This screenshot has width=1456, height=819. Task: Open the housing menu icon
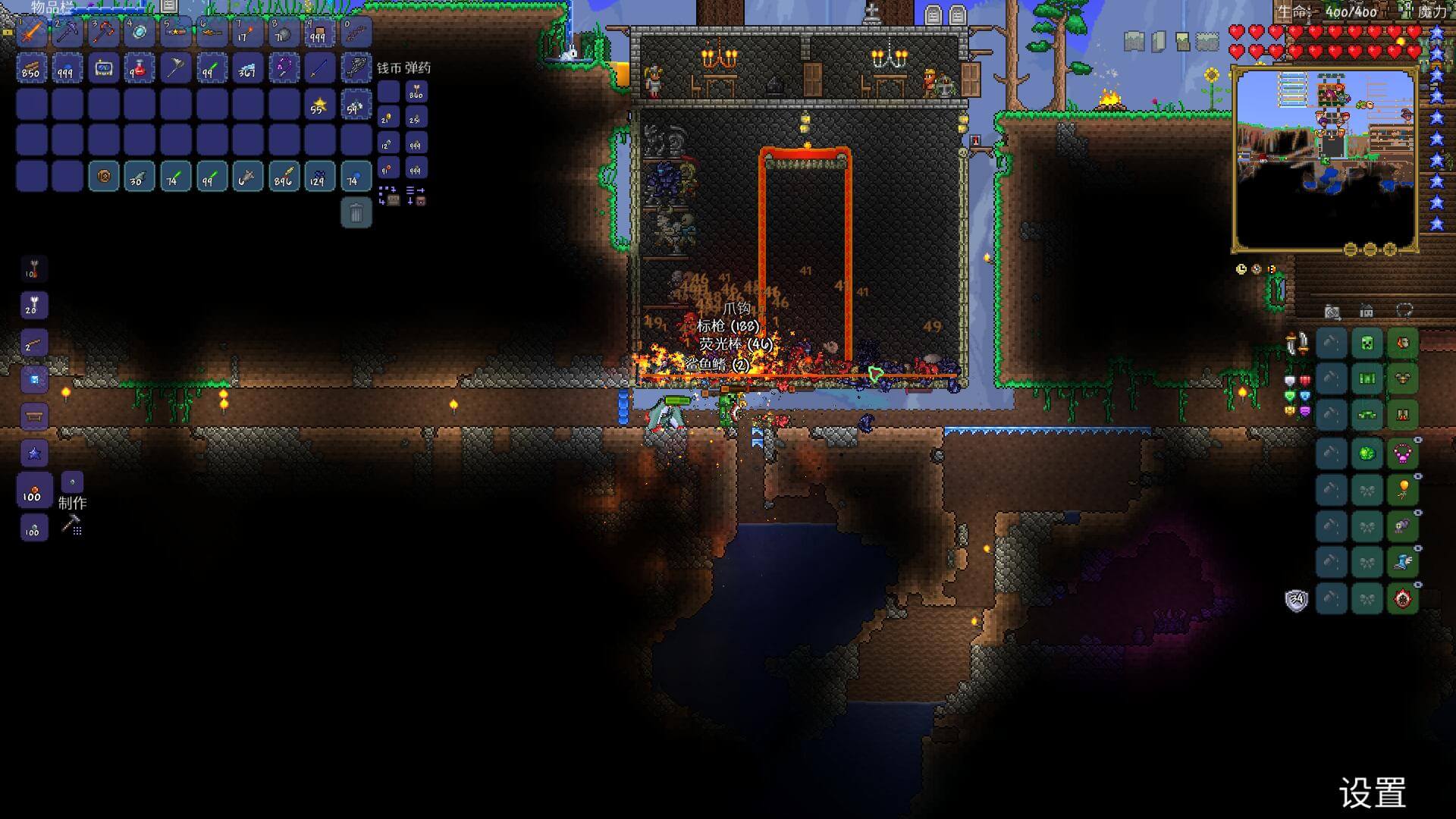point(1366,312)
